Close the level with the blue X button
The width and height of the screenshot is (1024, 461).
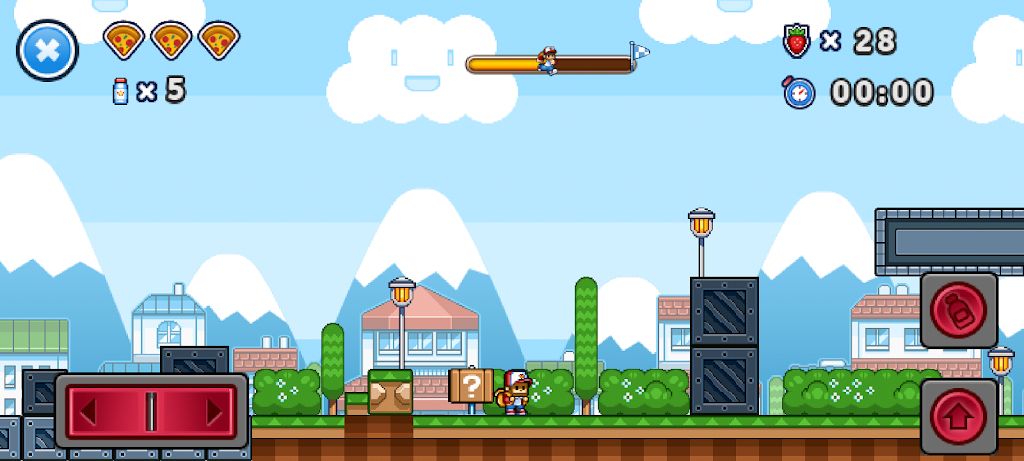point(47,51)
